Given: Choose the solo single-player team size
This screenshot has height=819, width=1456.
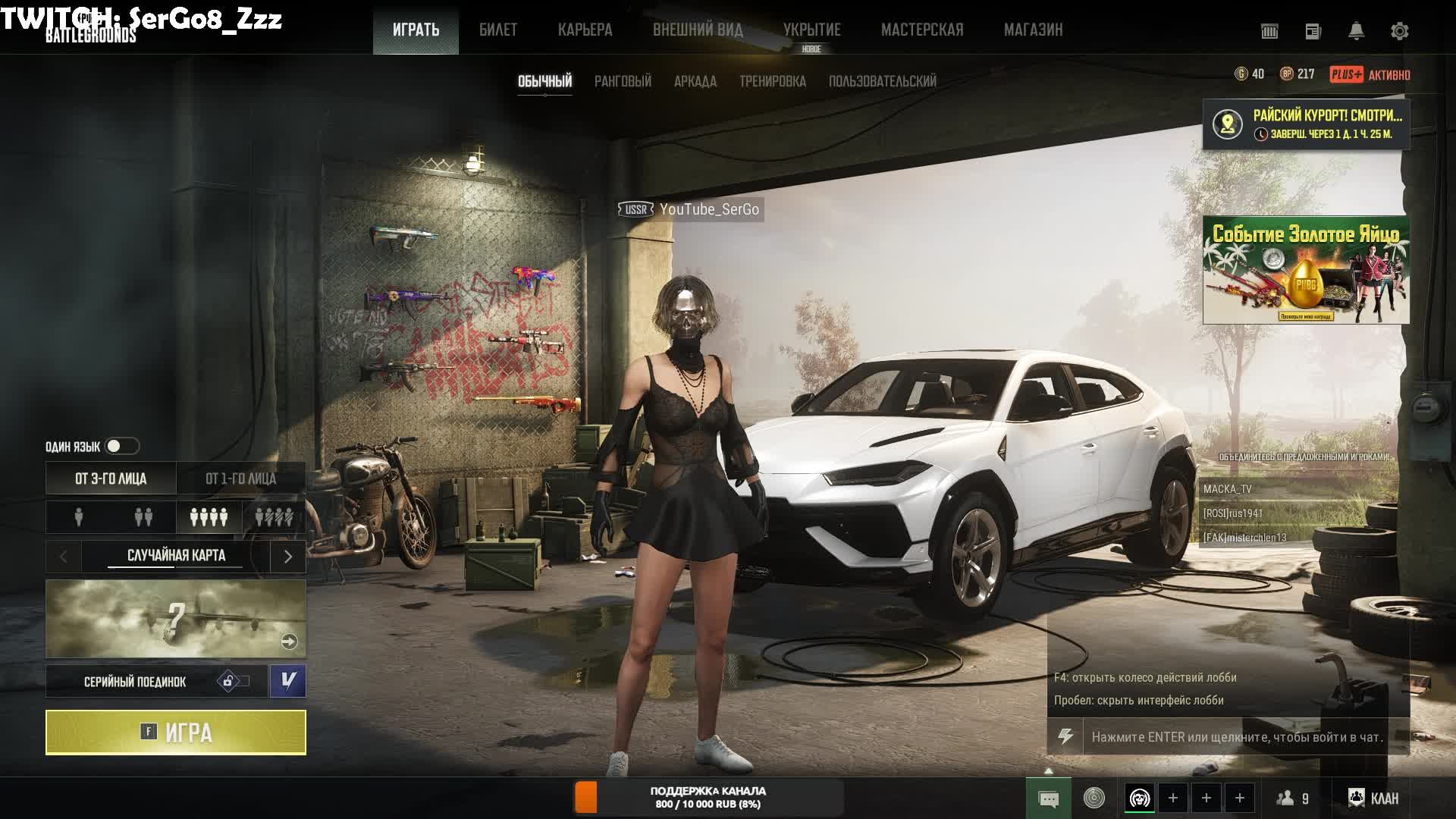Looking at the screenshot, I should click(x=79, y=517).
